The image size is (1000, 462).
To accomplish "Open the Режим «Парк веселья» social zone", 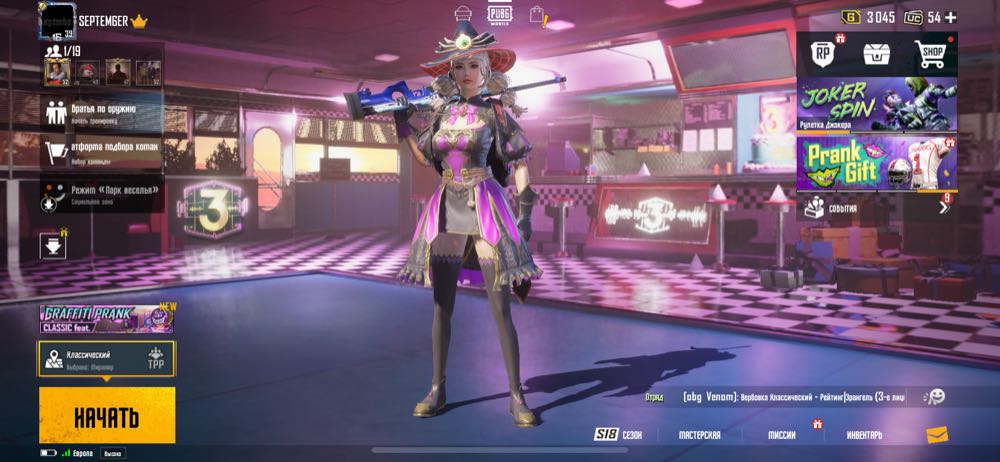I will click(x=103, y=192).
